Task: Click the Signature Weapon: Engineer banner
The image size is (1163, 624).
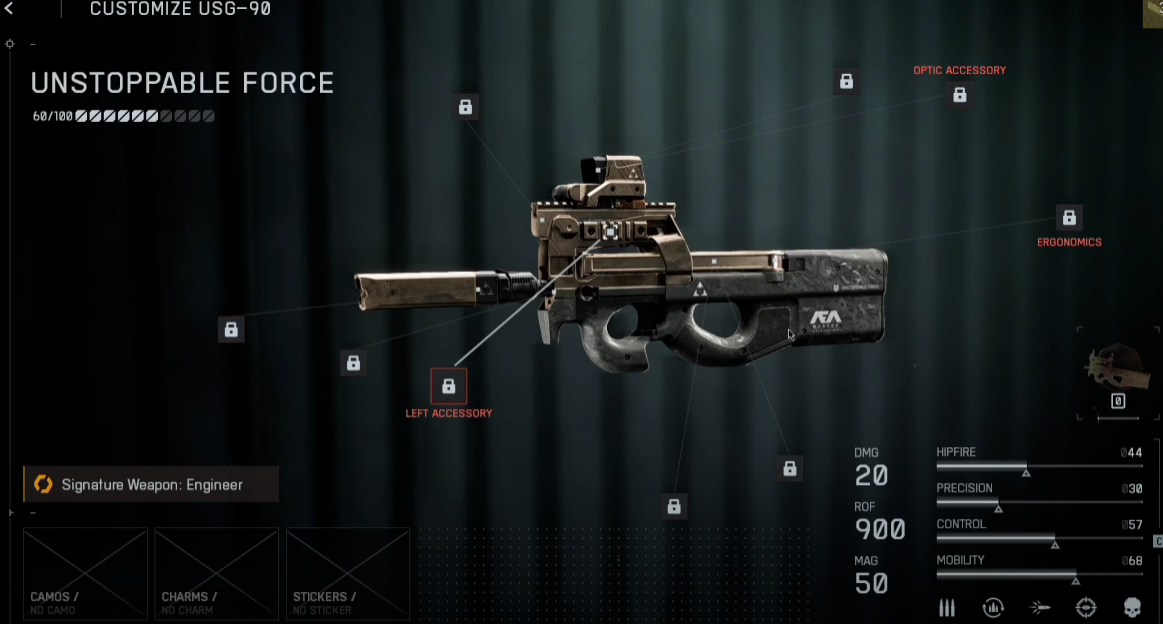Action: point(151,485)
